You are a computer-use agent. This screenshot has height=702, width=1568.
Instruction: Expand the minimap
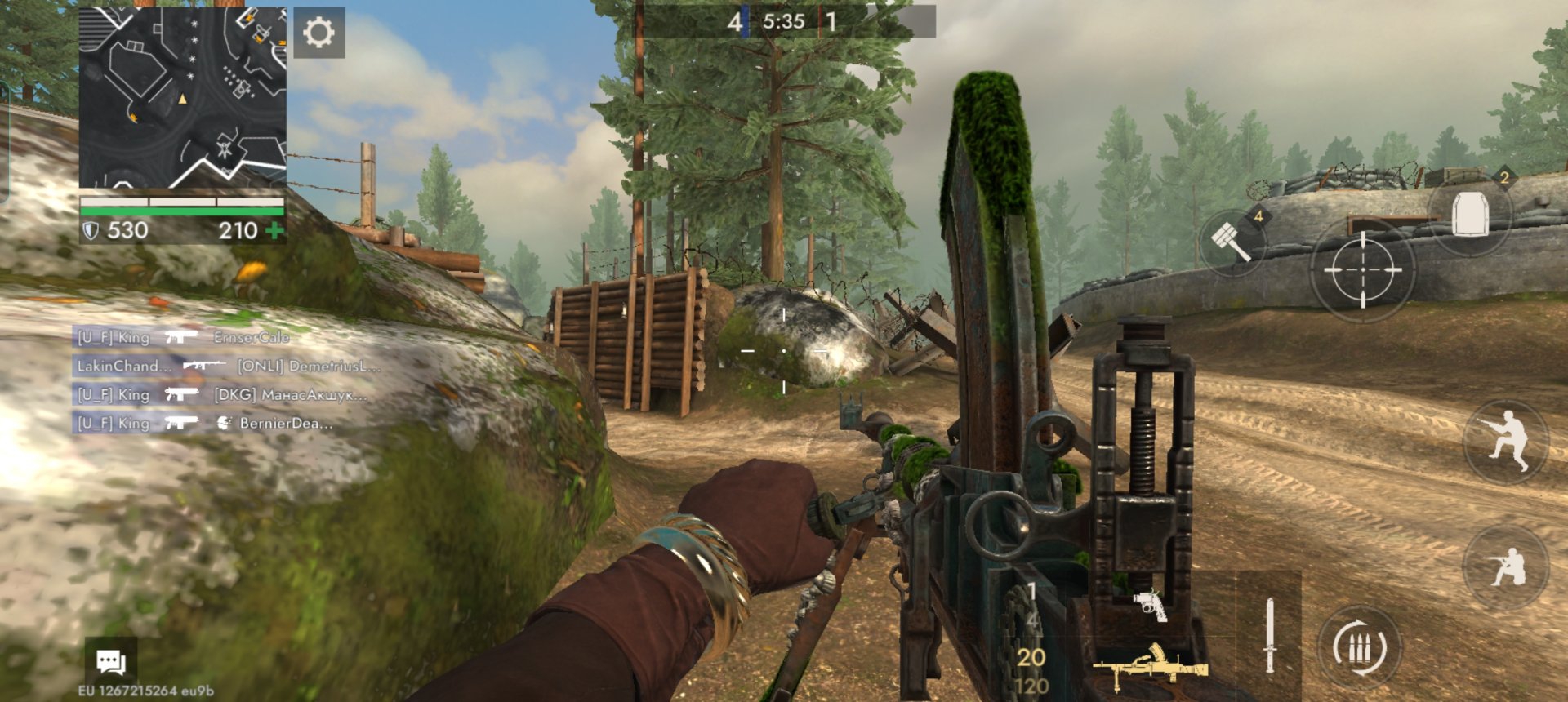182,98
